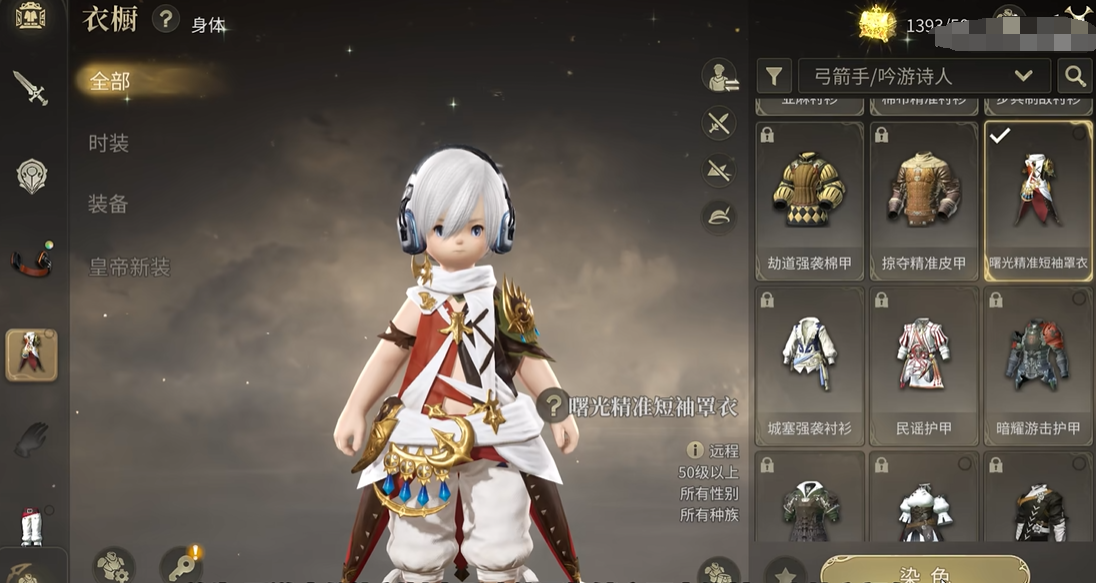Open the 装备 category
This screenshot has height=583, width=1096.
(109, 205)
